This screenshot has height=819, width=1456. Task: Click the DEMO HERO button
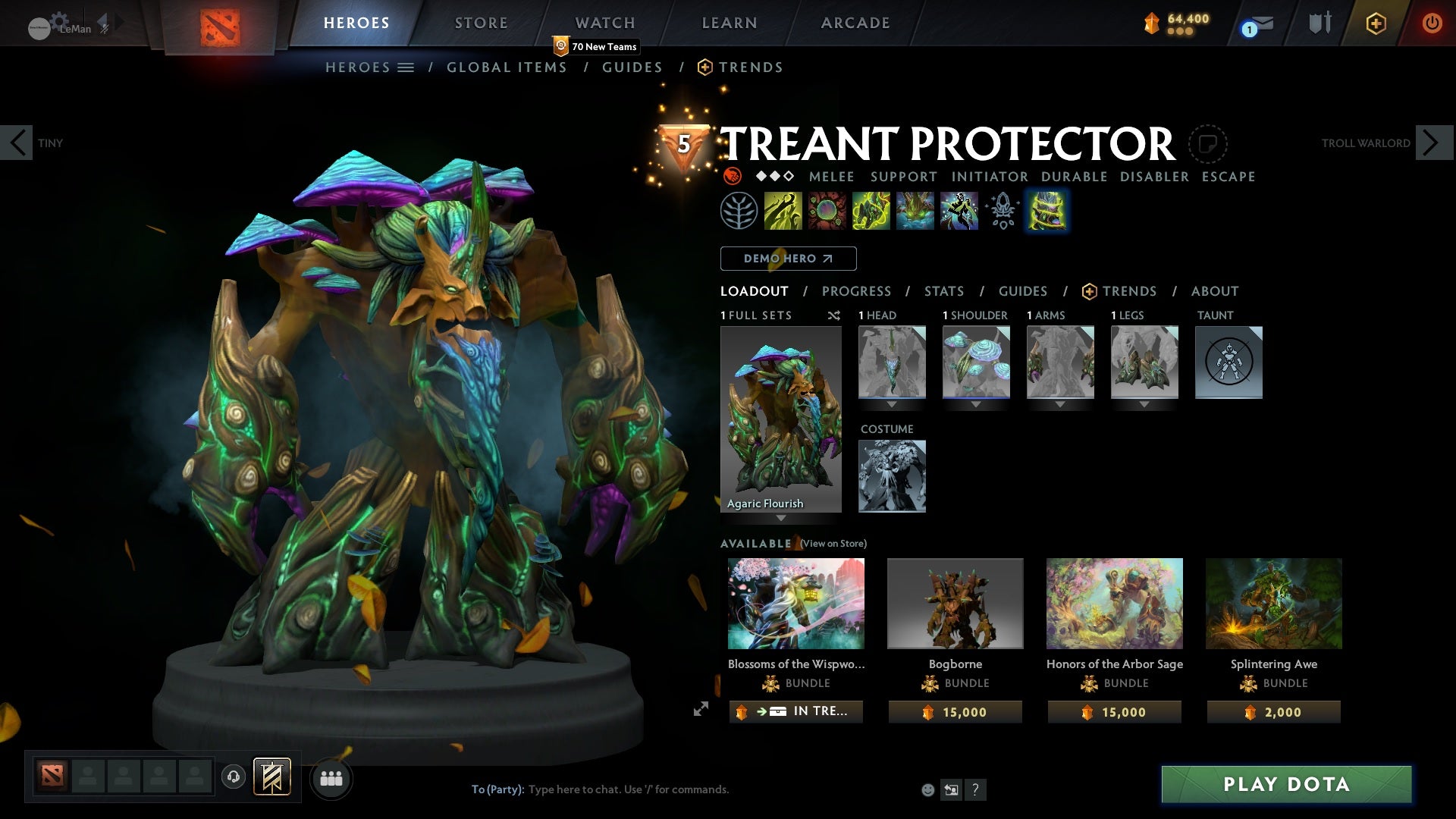[x=787, y=258]
